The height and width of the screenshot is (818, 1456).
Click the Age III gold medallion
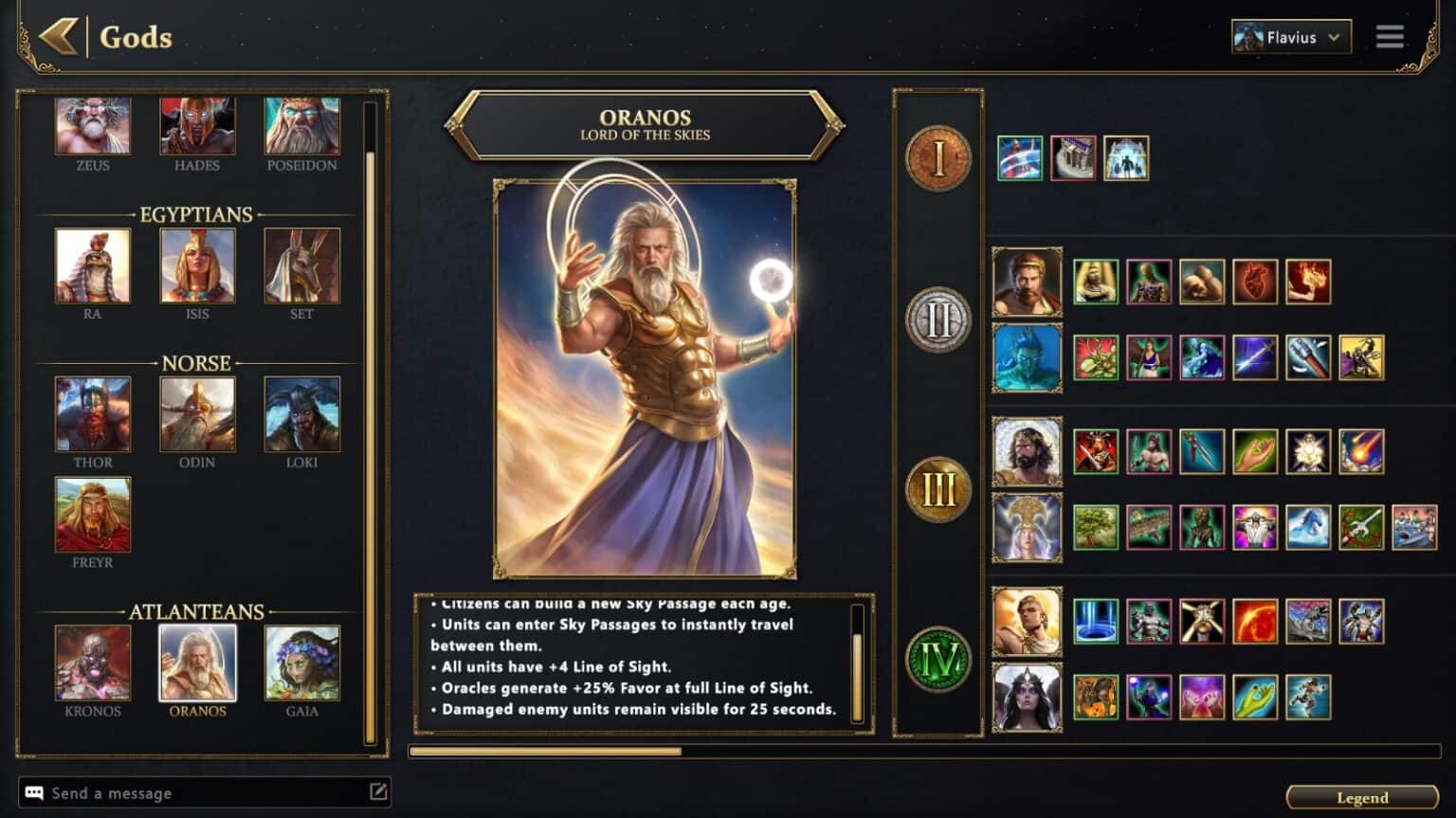(937, 490)
